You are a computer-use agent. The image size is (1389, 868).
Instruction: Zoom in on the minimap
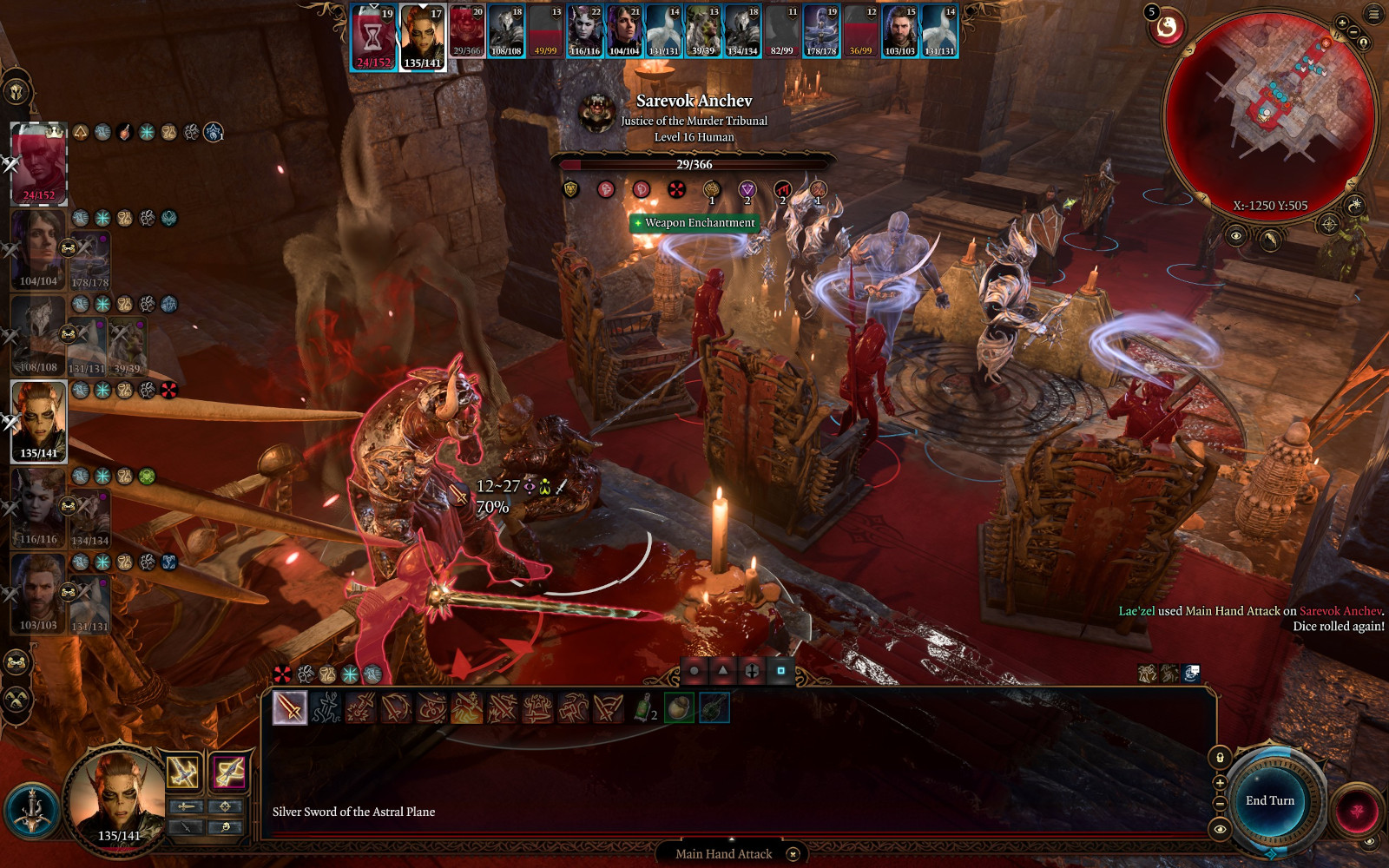point(1342,23)
